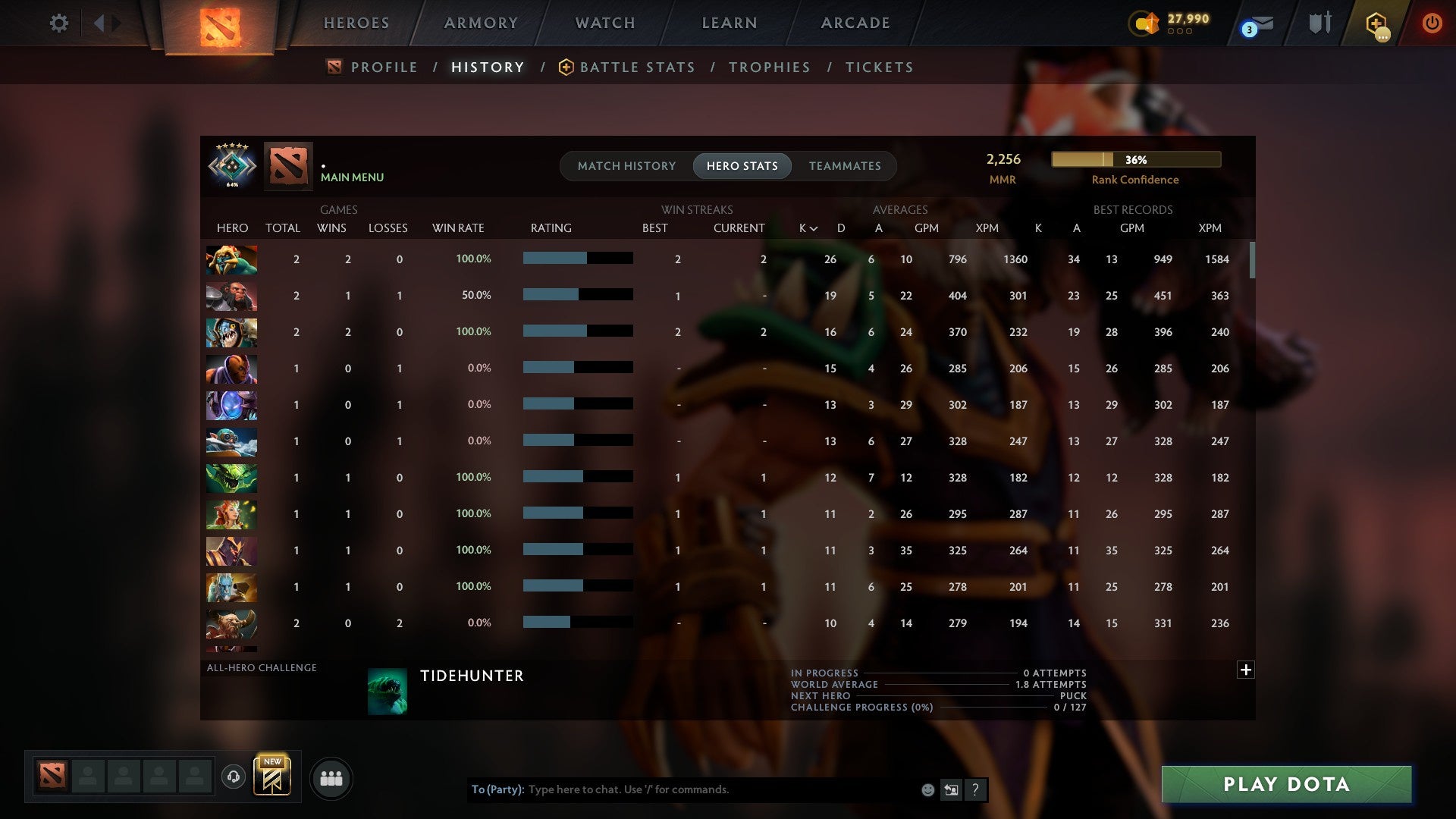Click the Dota Plus subscription icon
The height and width of the screenshot is (819, 1456).
tap(1376, 24)
